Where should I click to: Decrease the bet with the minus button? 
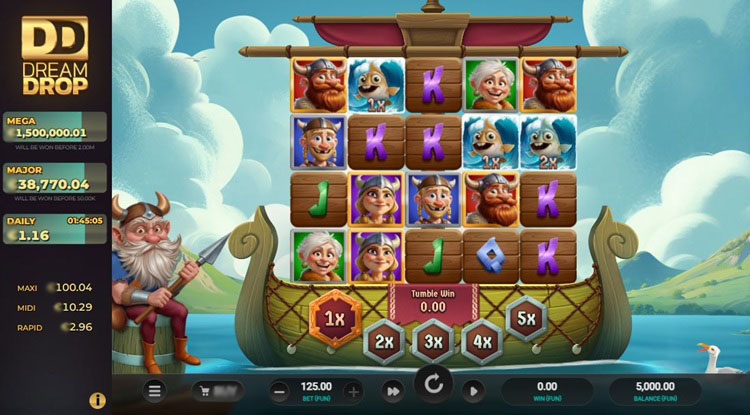coord(280,390)
